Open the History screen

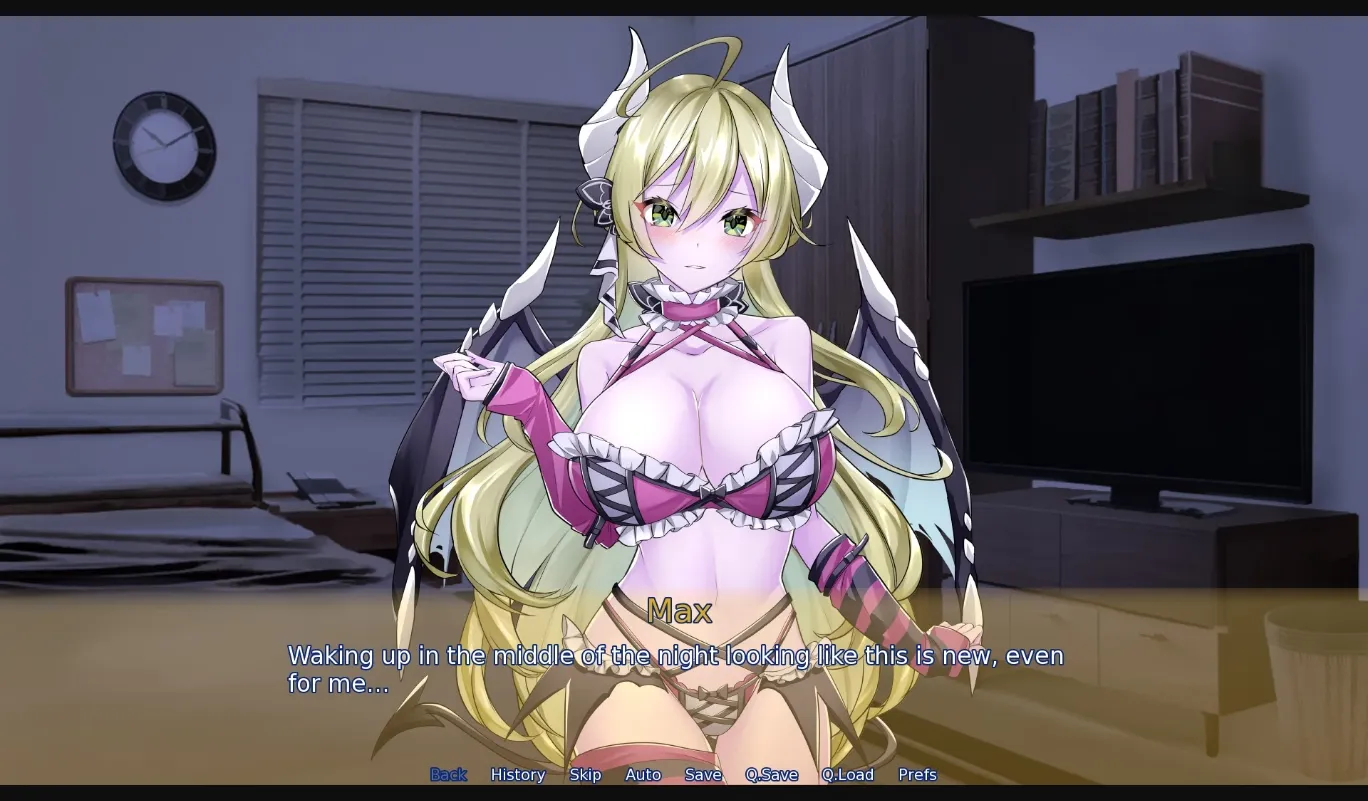point(517,774)
